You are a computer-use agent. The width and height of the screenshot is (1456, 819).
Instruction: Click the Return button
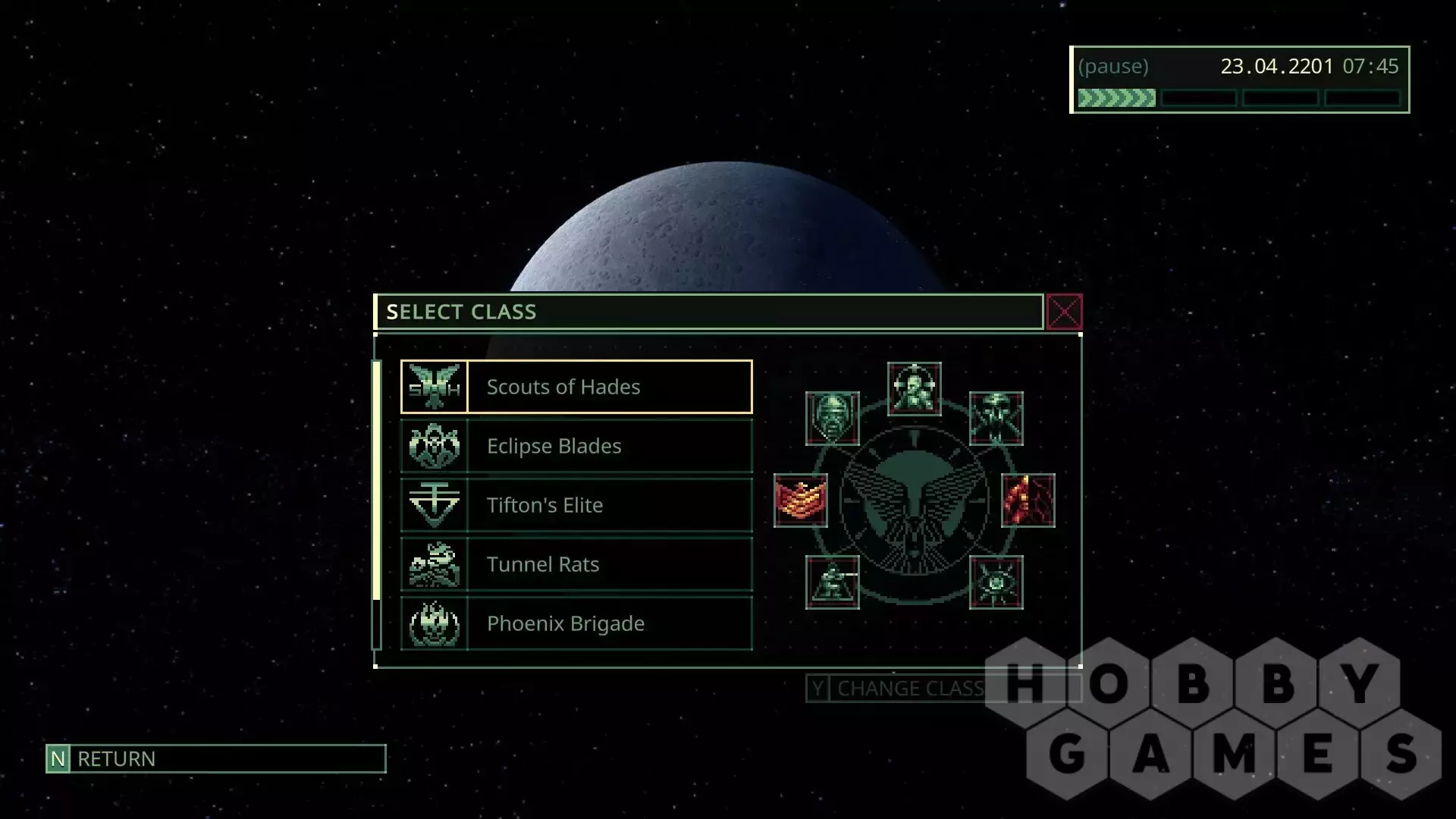click(216, 758)
